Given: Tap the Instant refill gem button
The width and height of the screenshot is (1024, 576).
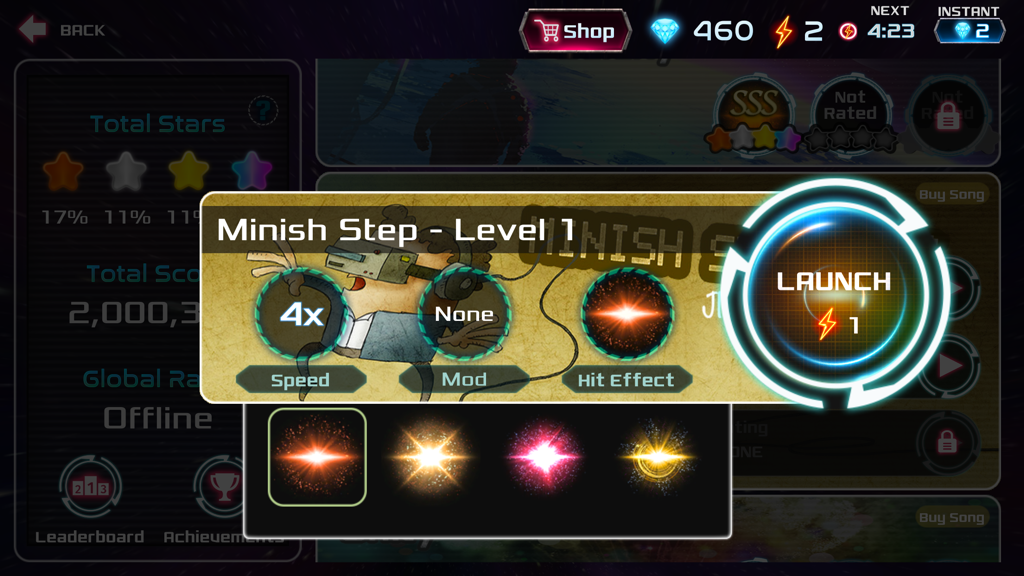Looking at the screenshot, I should click(x=969, y=31).
